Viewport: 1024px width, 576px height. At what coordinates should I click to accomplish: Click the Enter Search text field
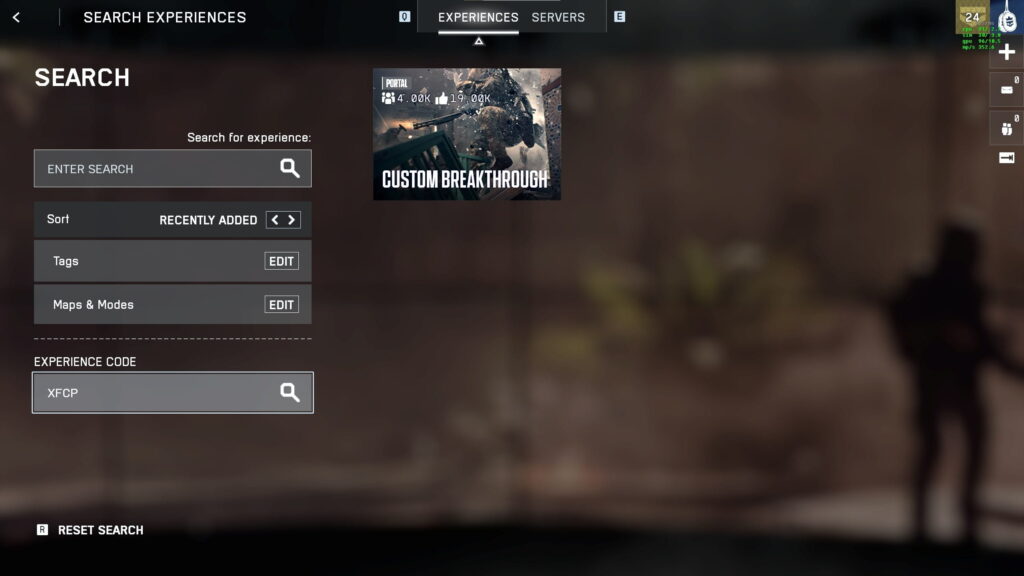pos(160,169)
